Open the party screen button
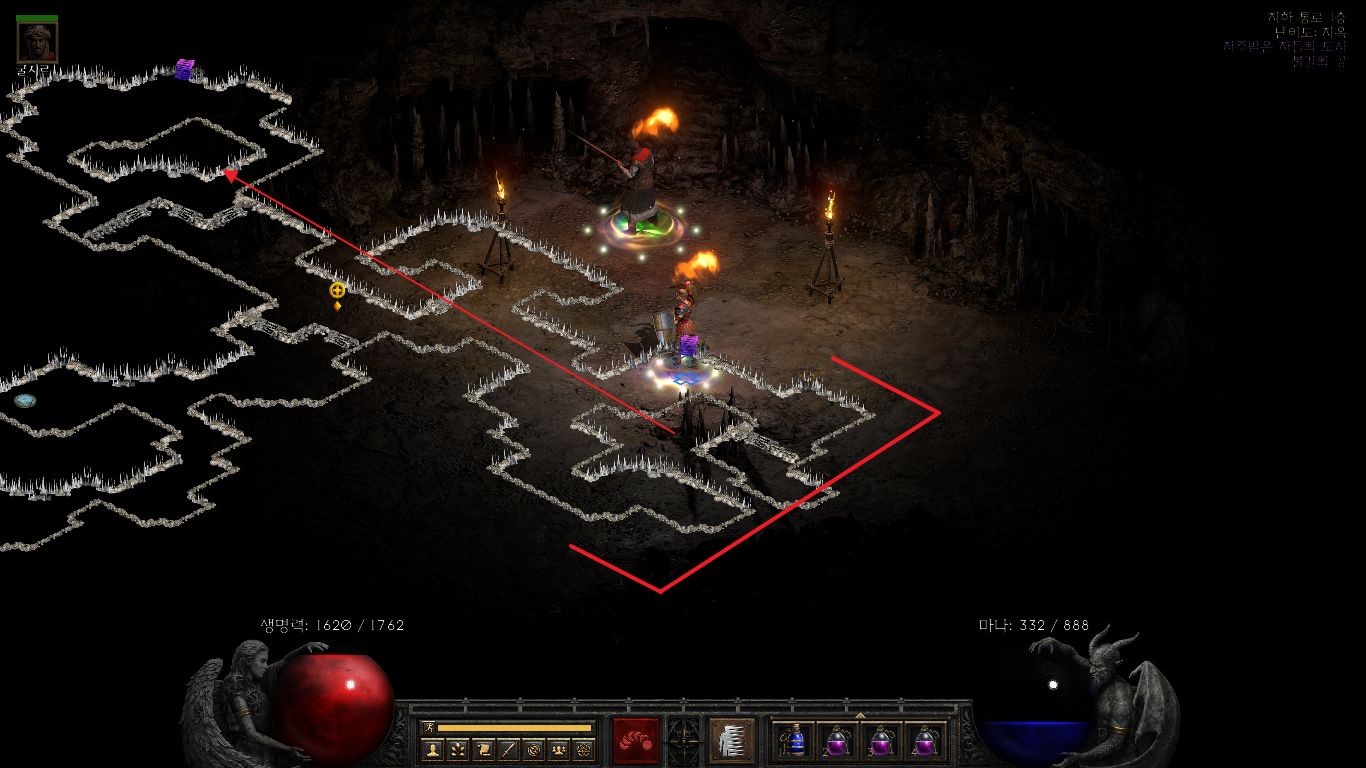This screenshot has height=768, width=1366. click(558, 749)
